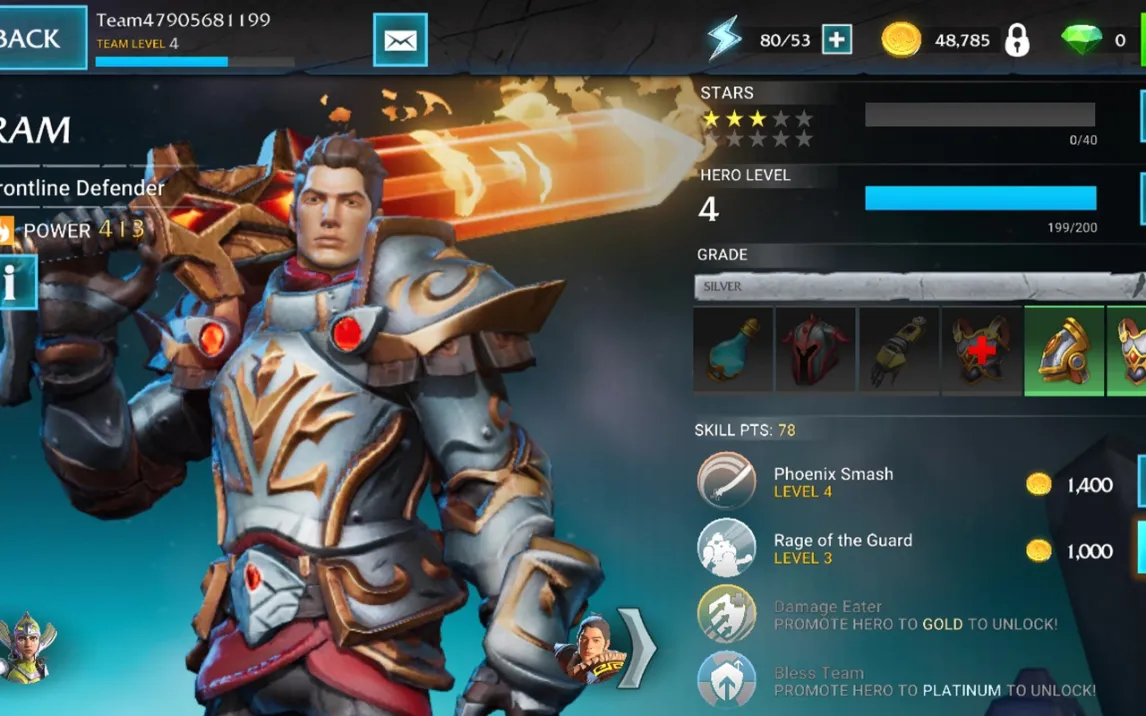Tap the gold coin currency icon

coord(901,40)
